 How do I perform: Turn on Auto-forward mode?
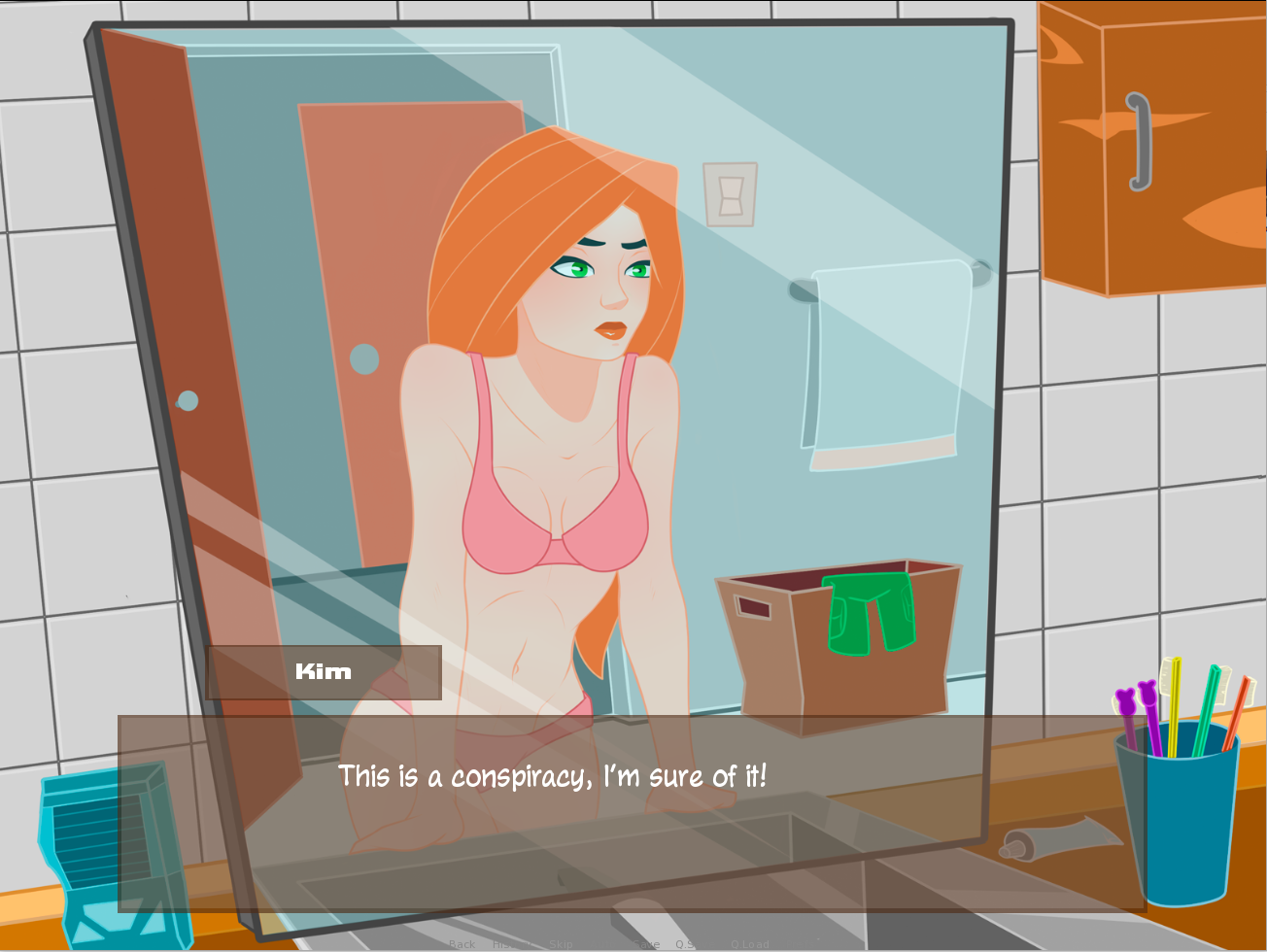603,942
